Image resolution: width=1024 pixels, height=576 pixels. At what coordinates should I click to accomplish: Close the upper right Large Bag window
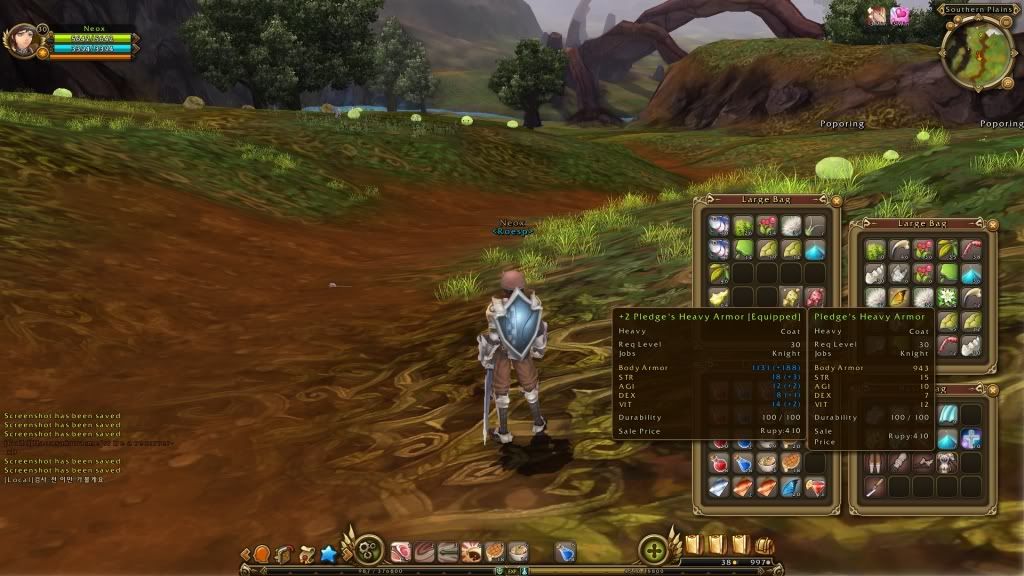[x=991, y=224]
